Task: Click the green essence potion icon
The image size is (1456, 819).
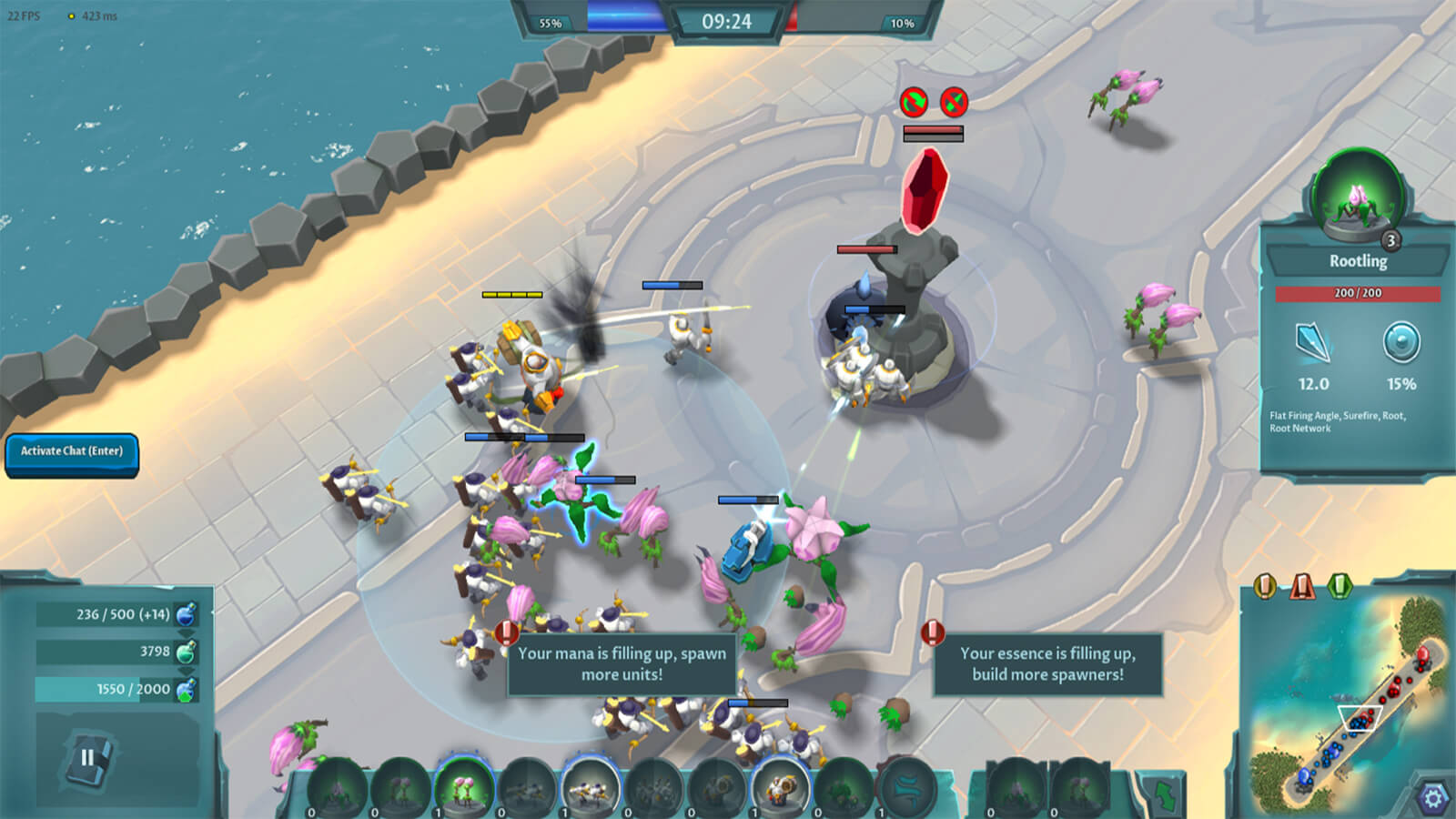Action: click(186, 652)
